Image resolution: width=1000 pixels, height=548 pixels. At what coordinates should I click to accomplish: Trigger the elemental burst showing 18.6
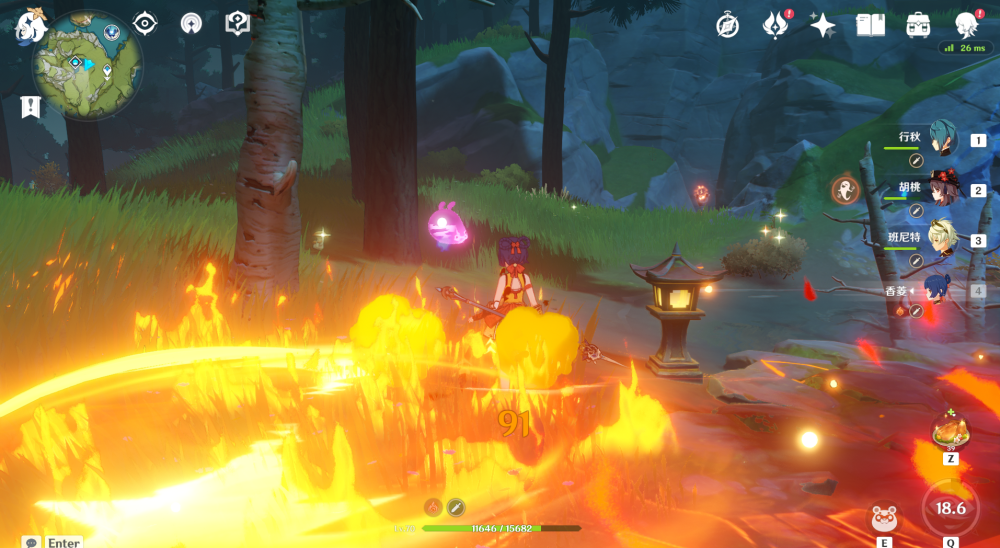950,508
